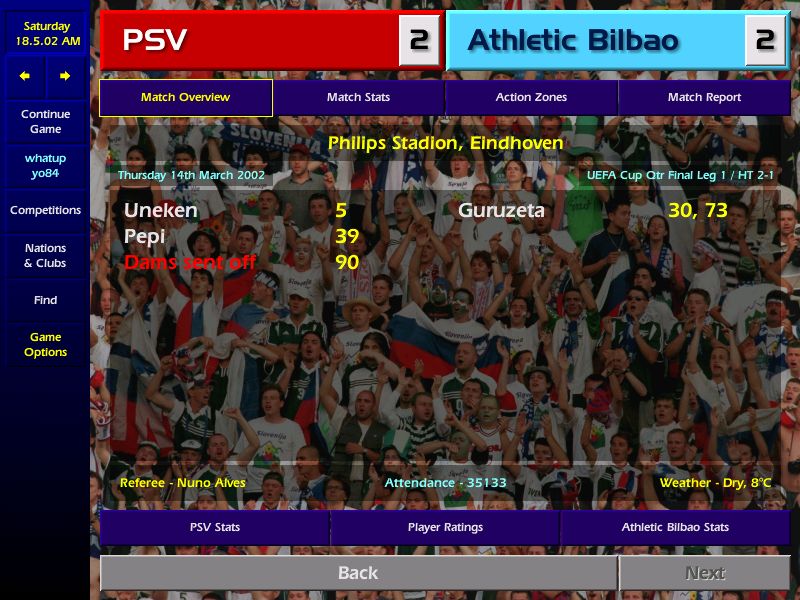Go forward with the right arrow
800x600 pixels.
65,76
